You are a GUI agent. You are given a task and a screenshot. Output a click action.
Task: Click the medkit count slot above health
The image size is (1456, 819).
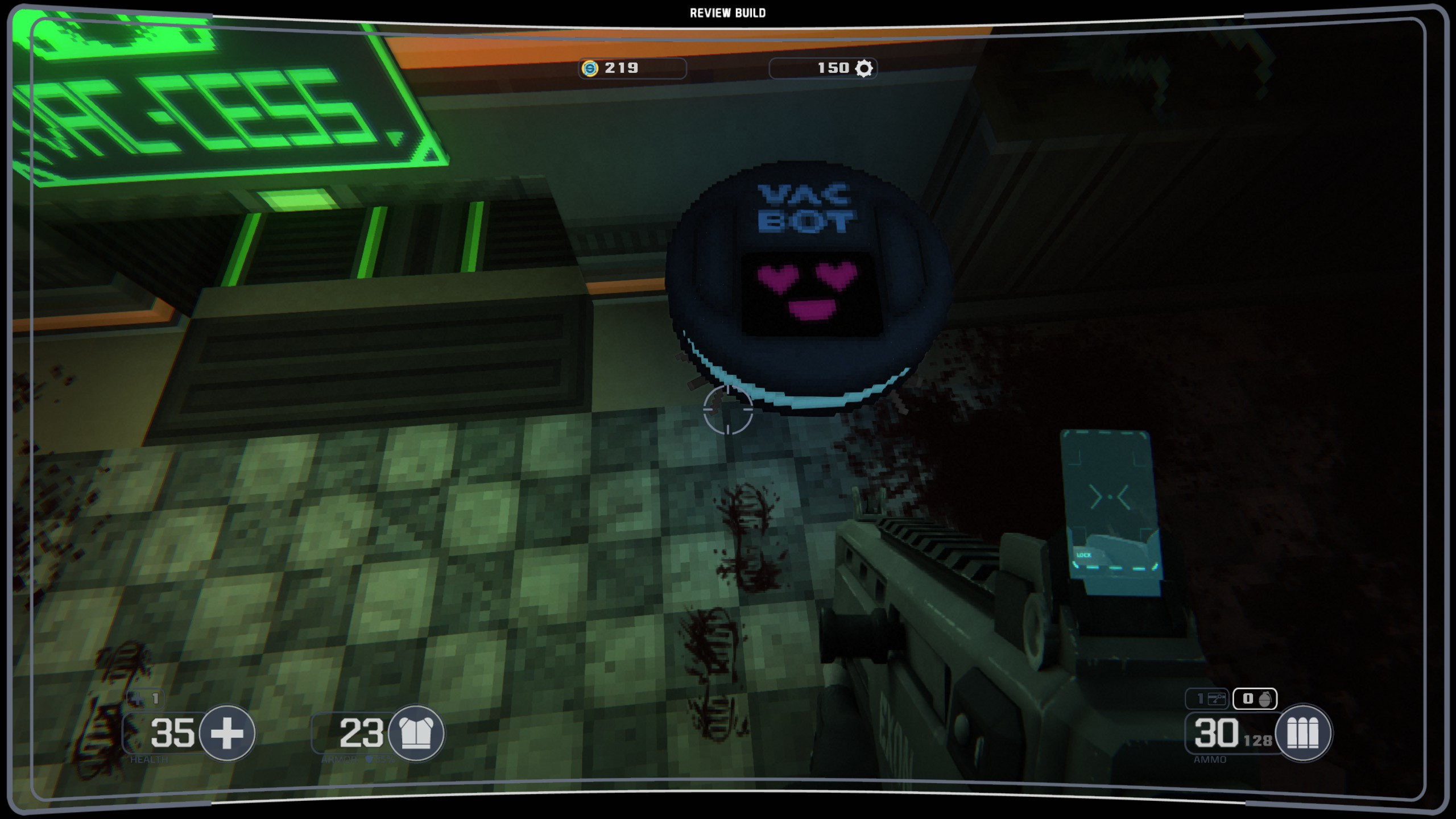pyautogui.click(x=147, y=698)
